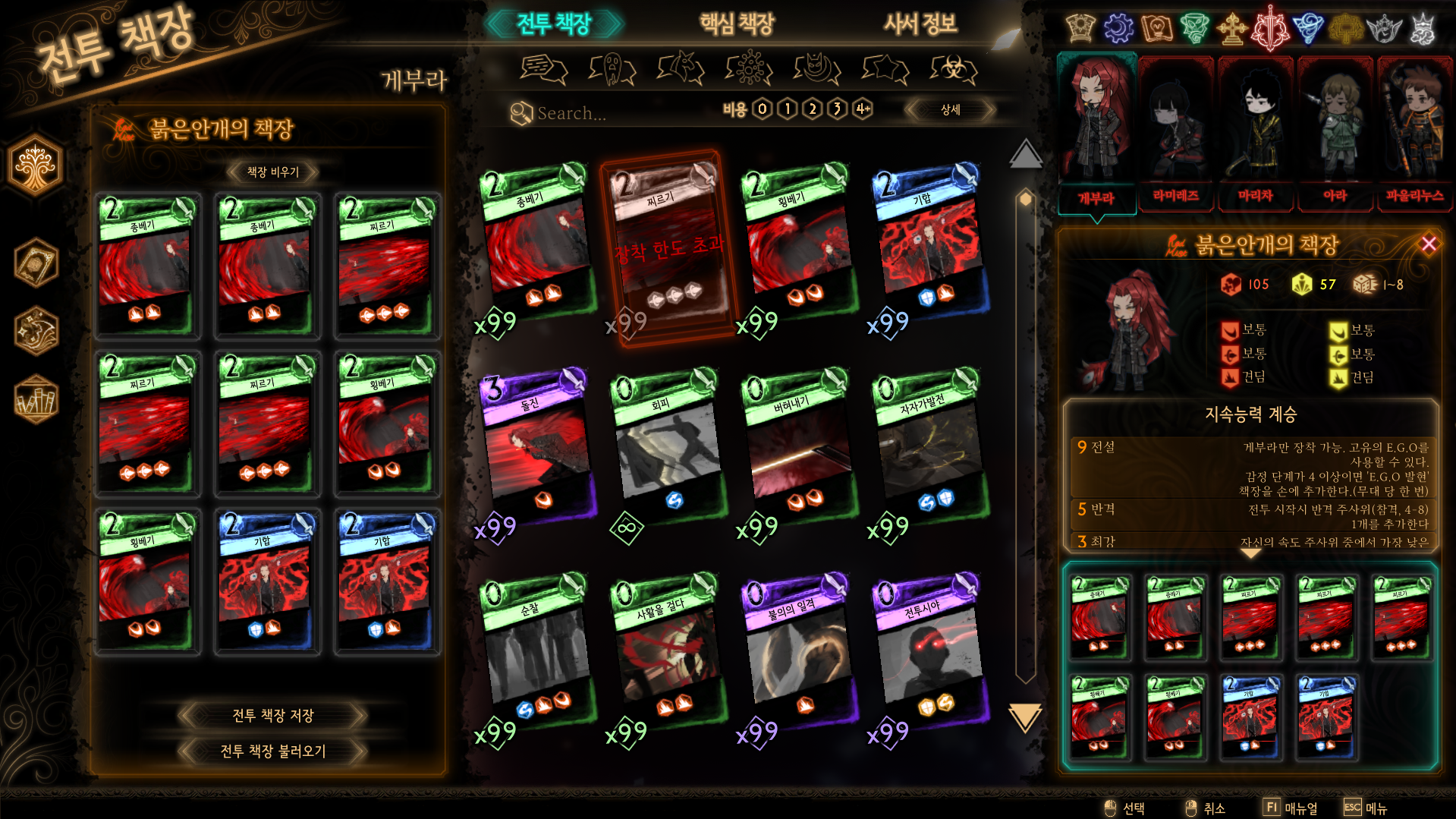The width and height of the screenshot is (1456, 819).
Task: Choose the 마리차 character portrait
Action: click(x=1255, y=133)
